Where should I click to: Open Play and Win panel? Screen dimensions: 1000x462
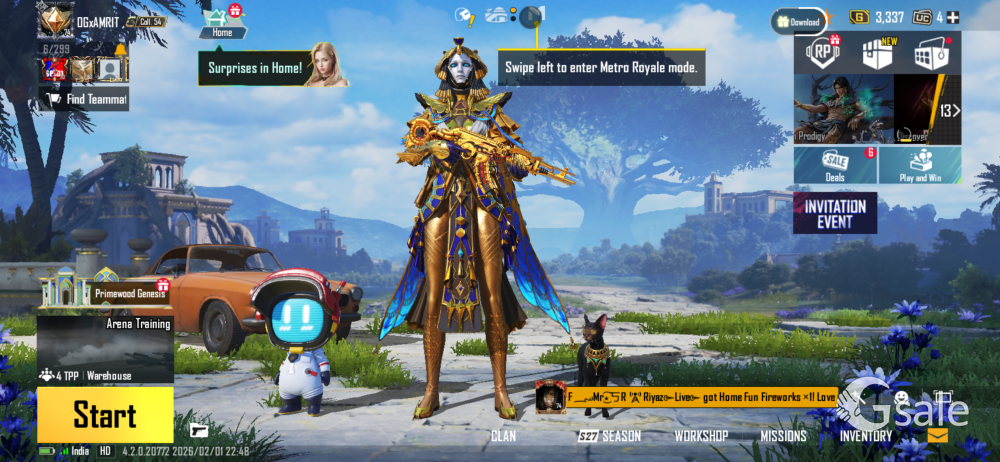click(920, 165)
